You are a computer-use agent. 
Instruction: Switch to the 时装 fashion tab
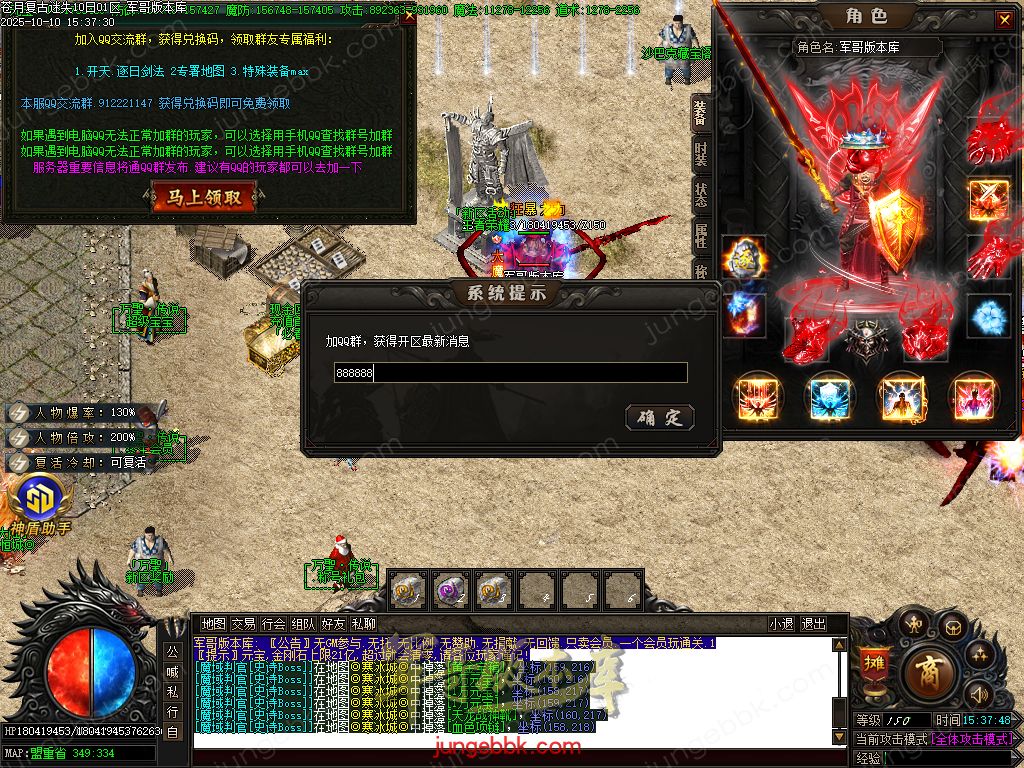point(701,155)
